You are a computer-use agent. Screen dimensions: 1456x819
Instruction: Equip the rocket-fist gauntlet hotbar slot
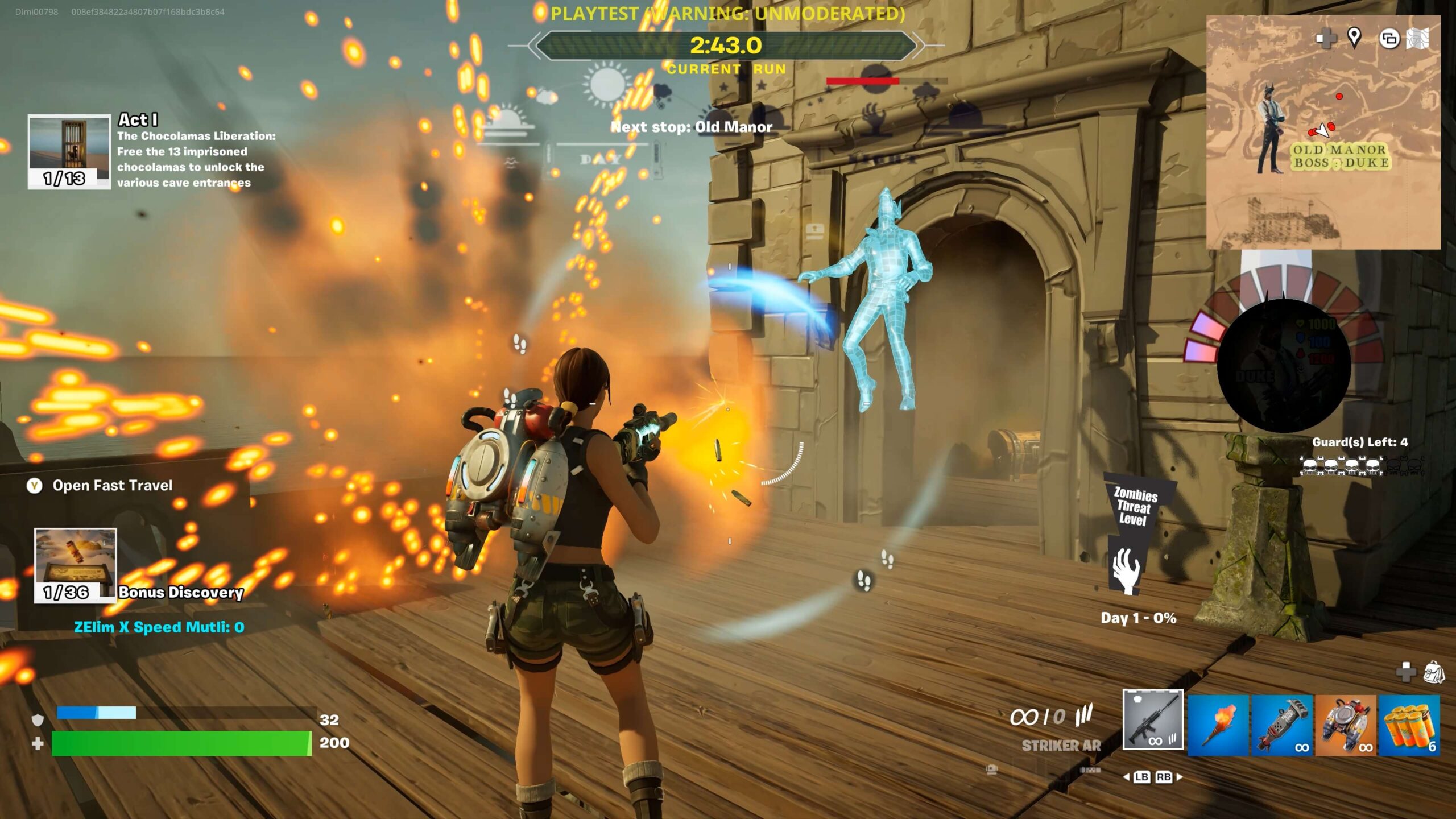pyautogui.click(x=1282, y=725)
